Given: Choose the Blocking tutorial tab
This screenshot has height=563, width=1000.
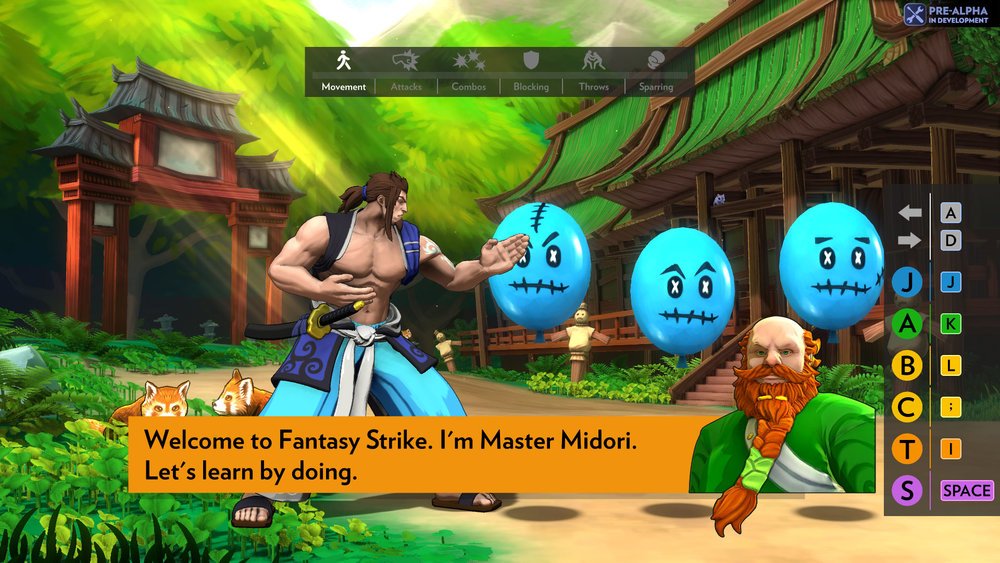Looking at the screenshot, I should (531, 72).
